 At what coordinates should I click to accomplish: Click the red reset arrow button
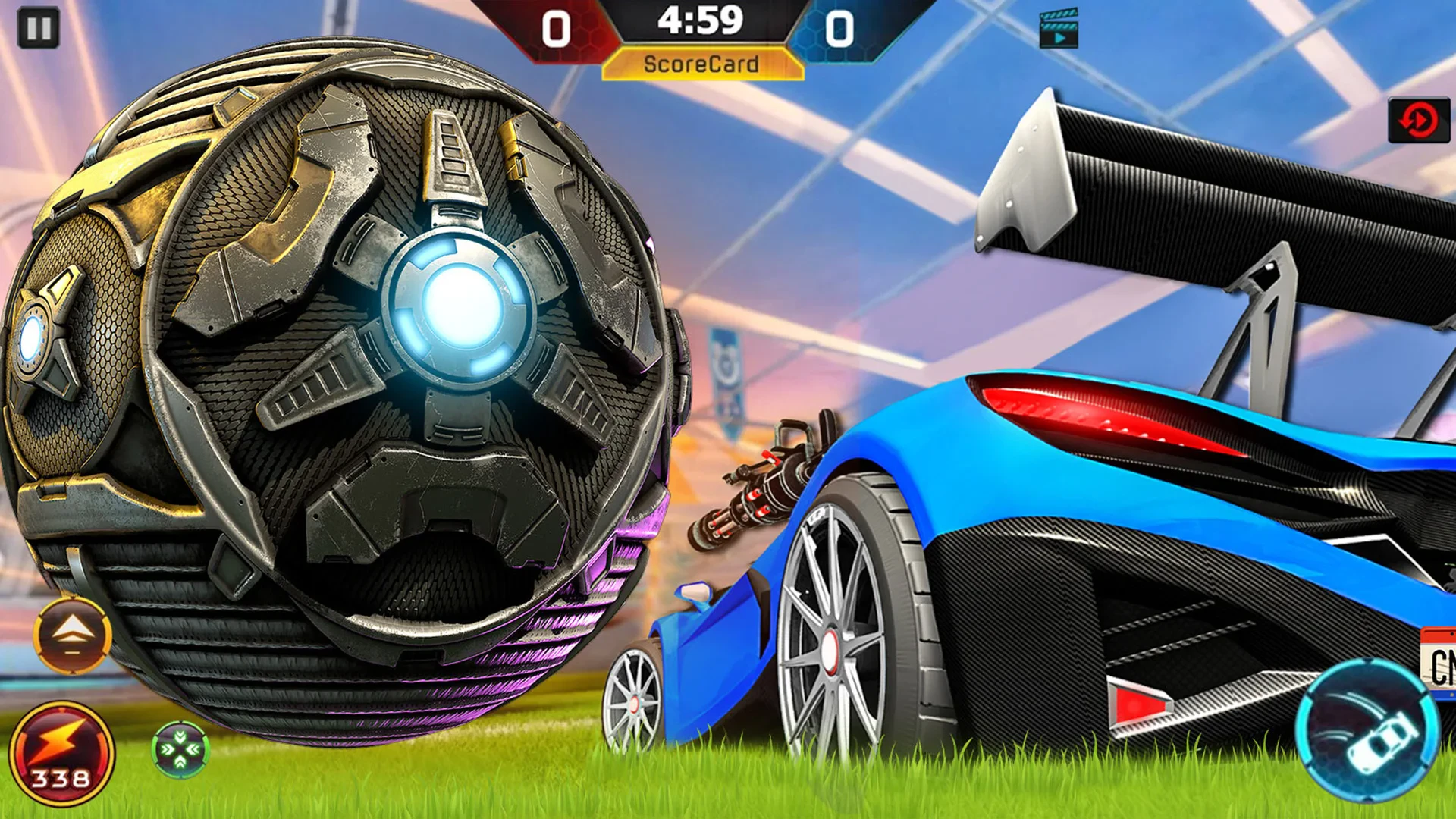pos(1418,120)
